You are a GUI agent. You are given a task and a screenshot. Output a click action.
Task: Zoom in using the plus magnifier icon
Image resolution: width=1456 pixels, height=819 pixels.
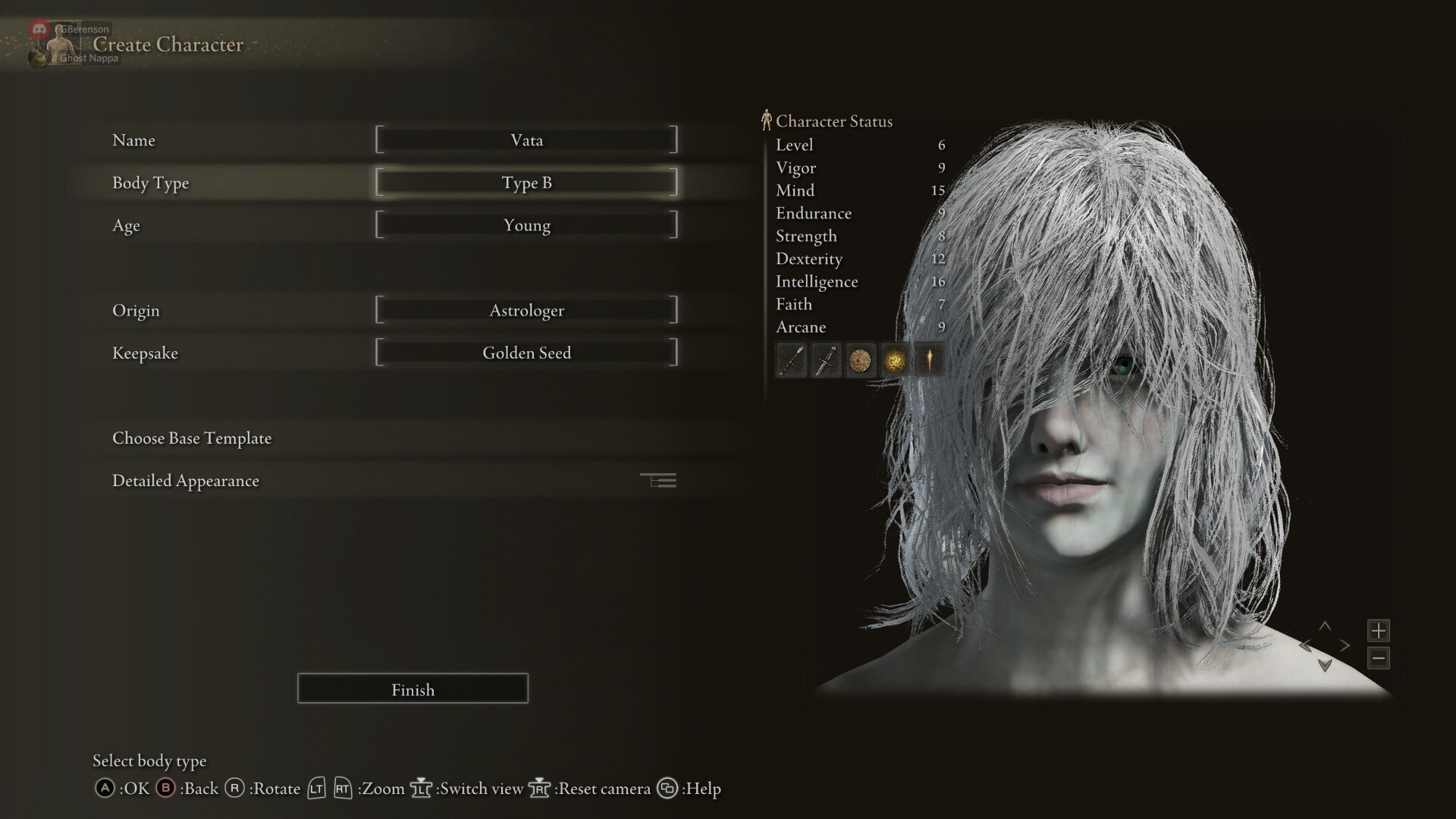tap(1378, 631)
